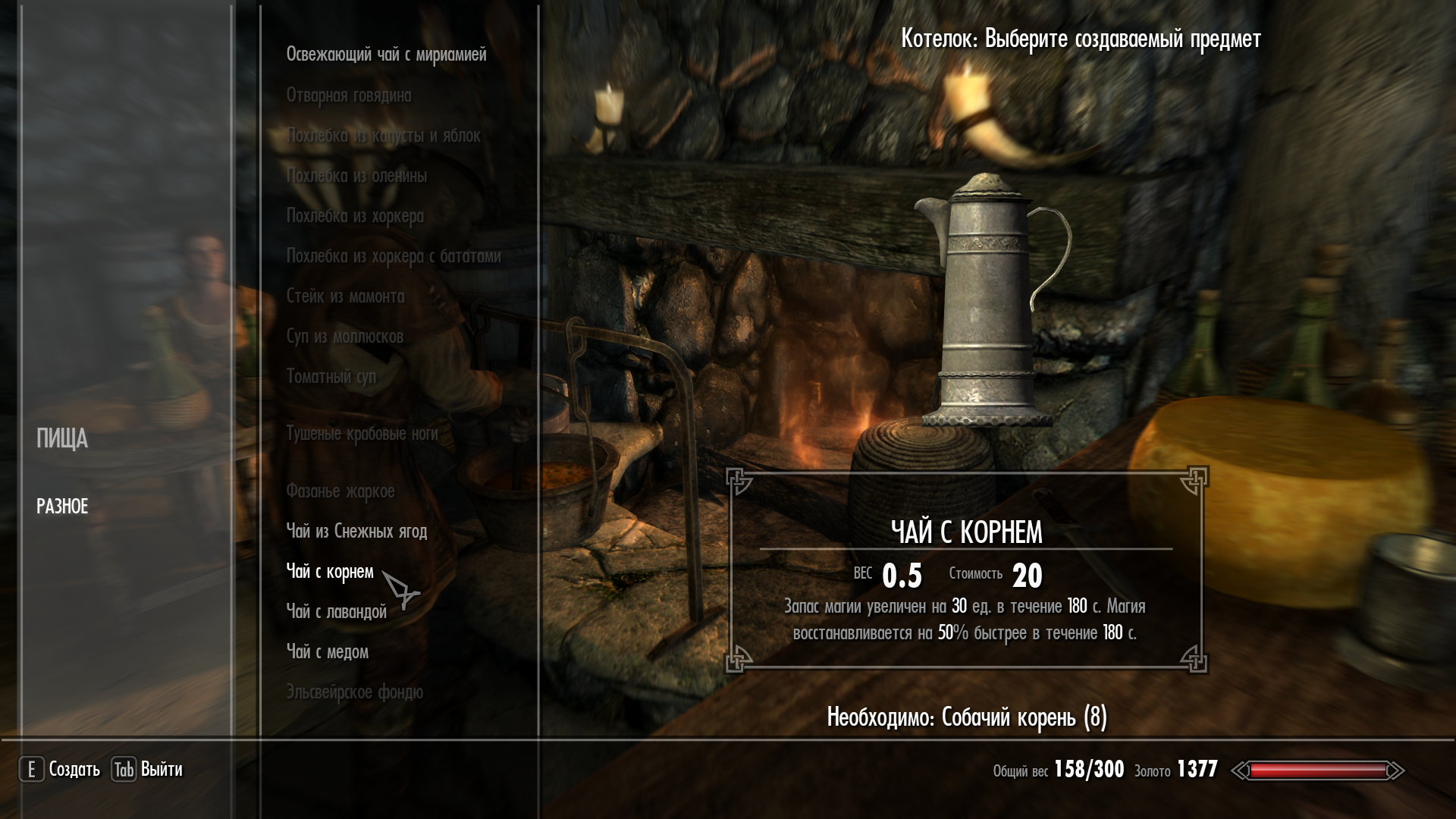Select Фазанье жаркое recipe
Image resolution: width=1456 pixels, height=819 pixels.
[340, 491]
